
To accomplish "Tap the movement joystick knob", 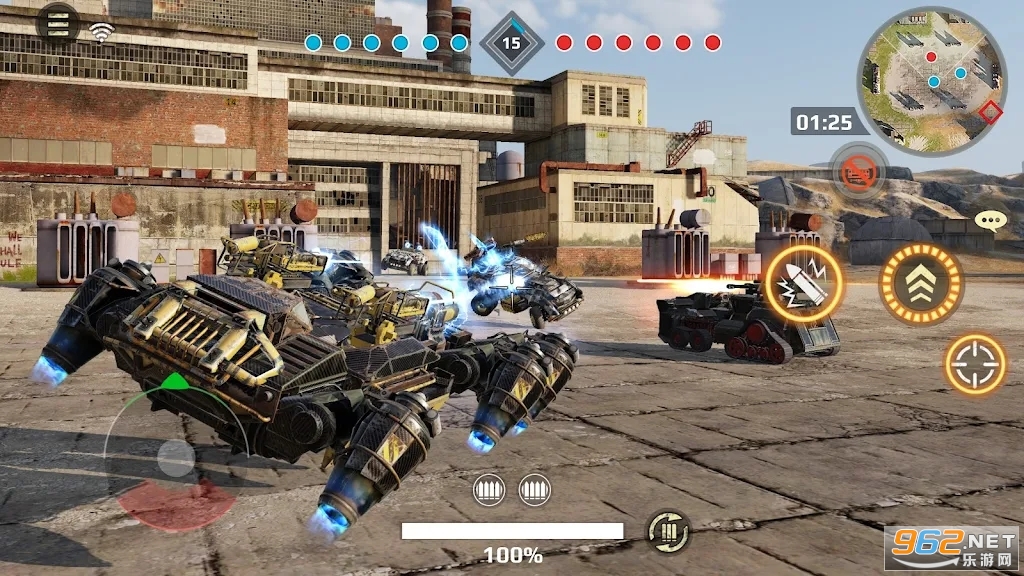I will (176, 458).
